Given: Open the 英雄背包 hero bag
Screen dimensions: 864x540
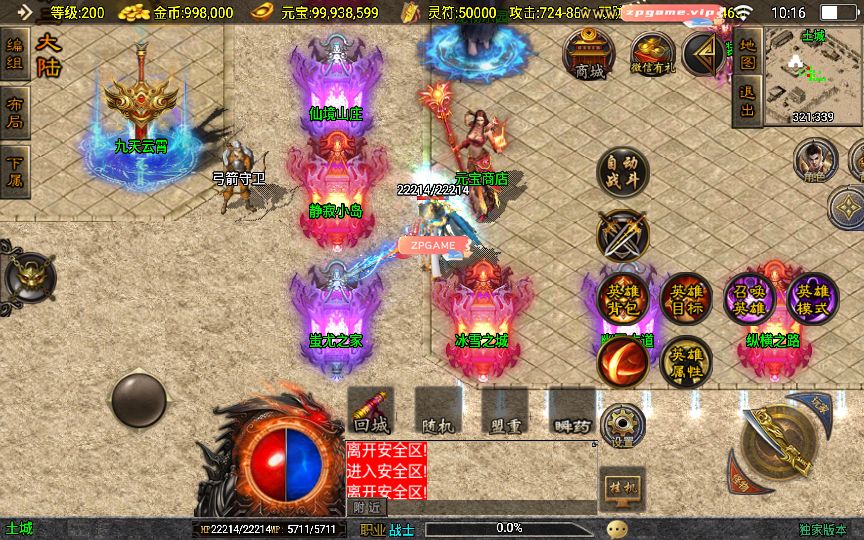Looking at the screenshot, I should click(x=622, y=298).
